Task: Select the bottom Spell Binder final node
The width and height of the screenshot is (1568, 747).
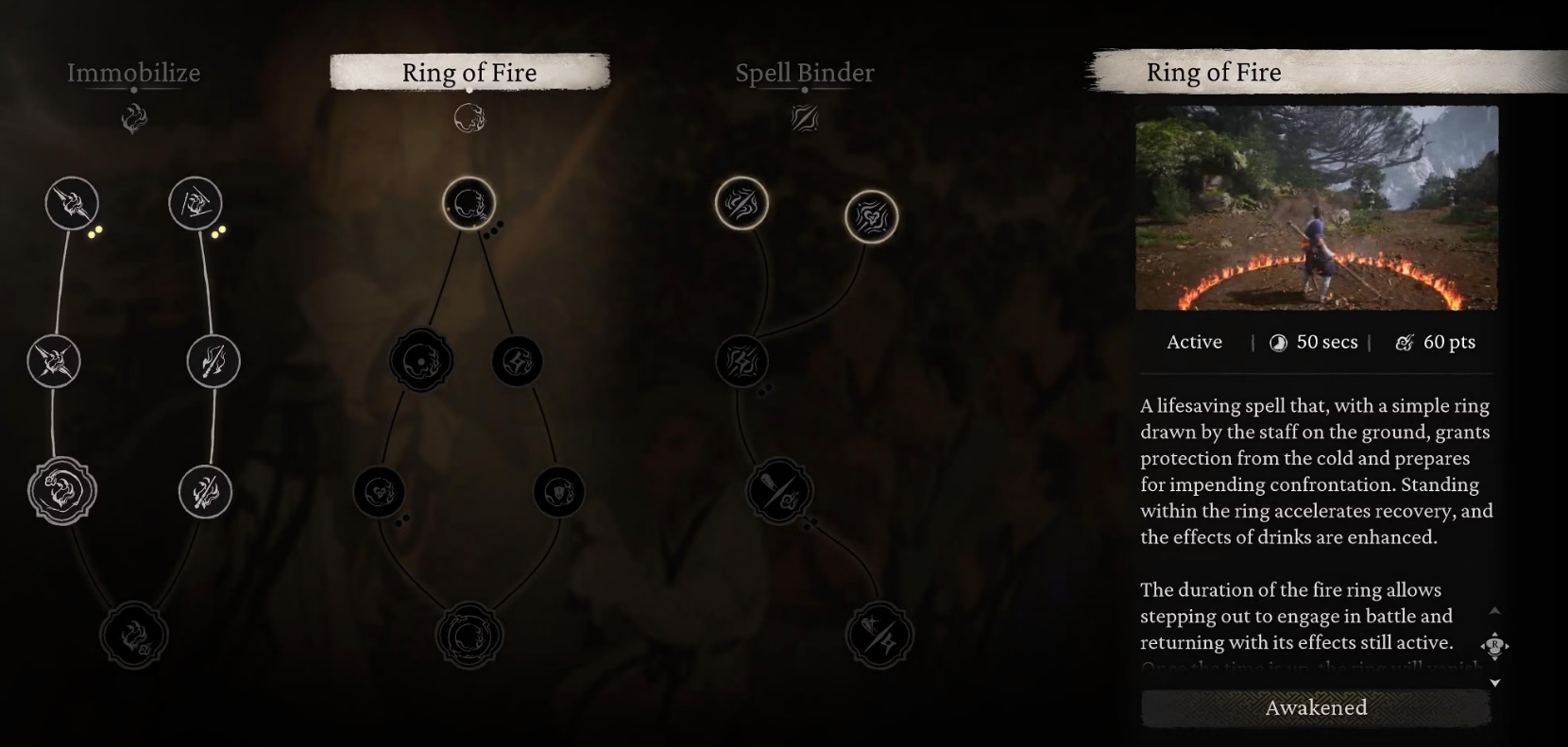Action: (x=879, y=636)
